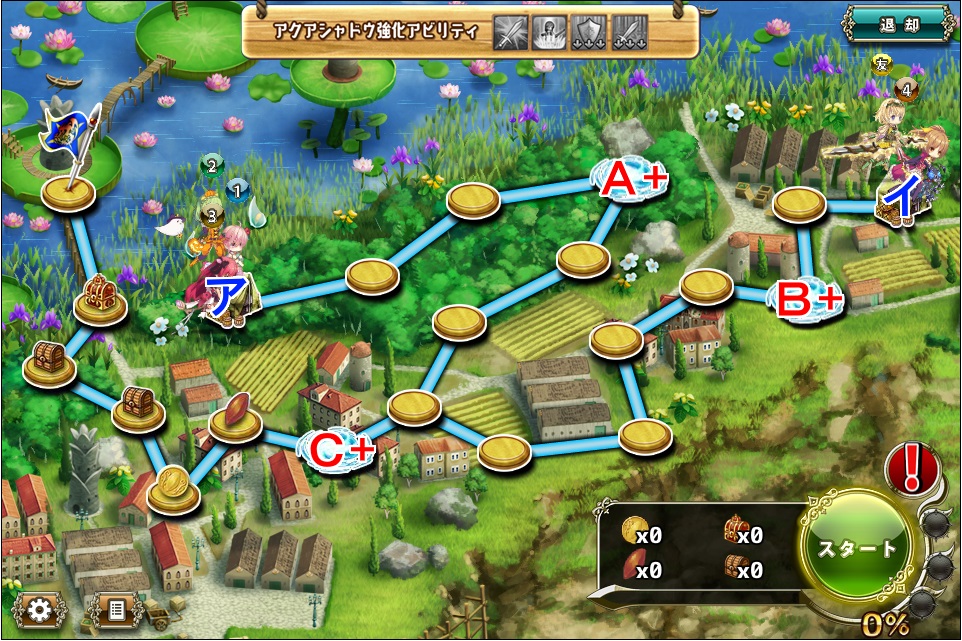
Task: Select the B+ map node
Action: click(808, 298)
